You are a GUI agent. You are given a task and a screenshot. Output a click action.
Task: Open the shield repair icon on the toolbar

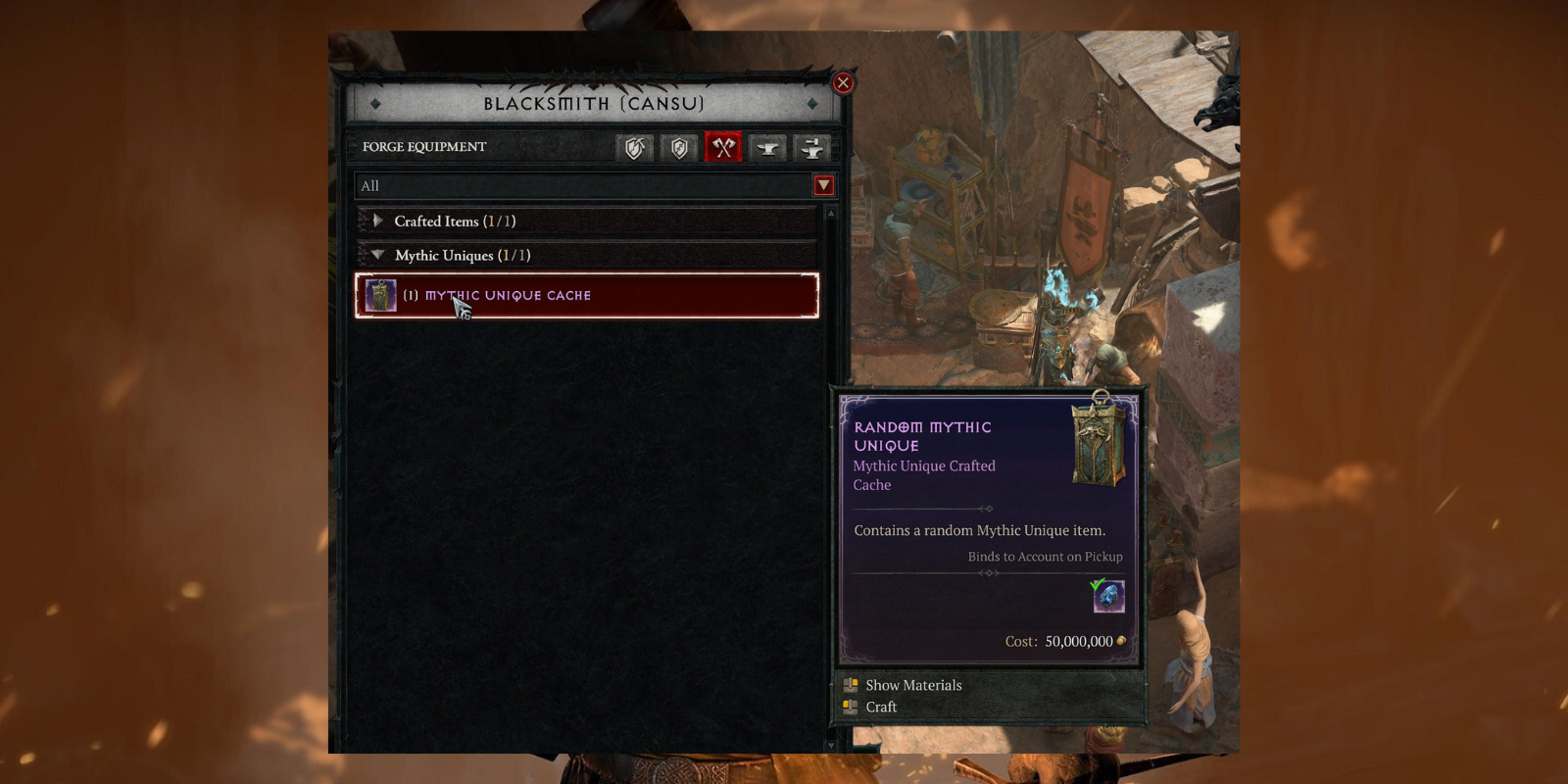coord(633,148)
